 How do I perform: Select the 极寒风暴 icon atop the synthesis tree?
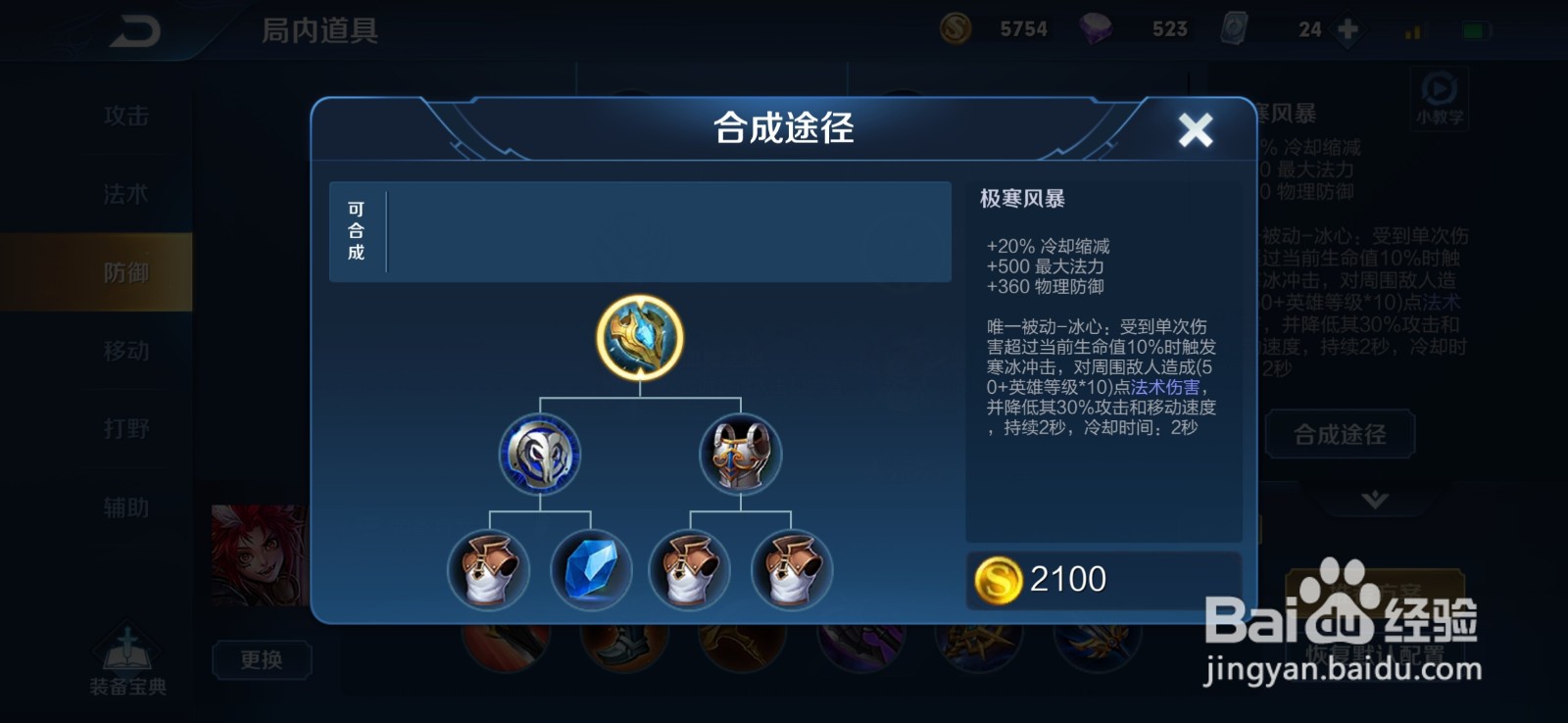638,337
